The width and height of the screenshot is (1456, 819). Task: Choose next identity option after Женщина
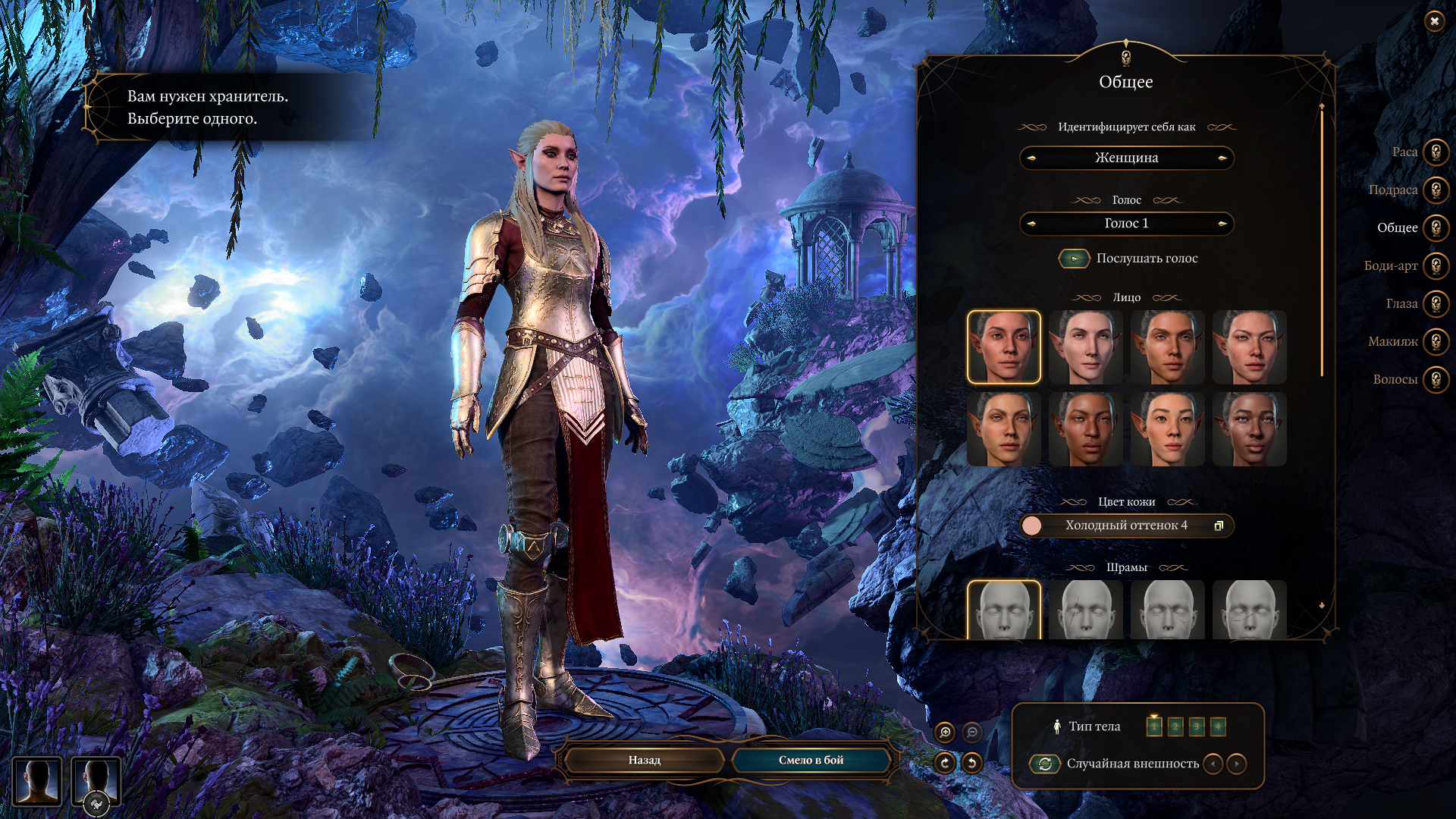tap(1222, 158)
